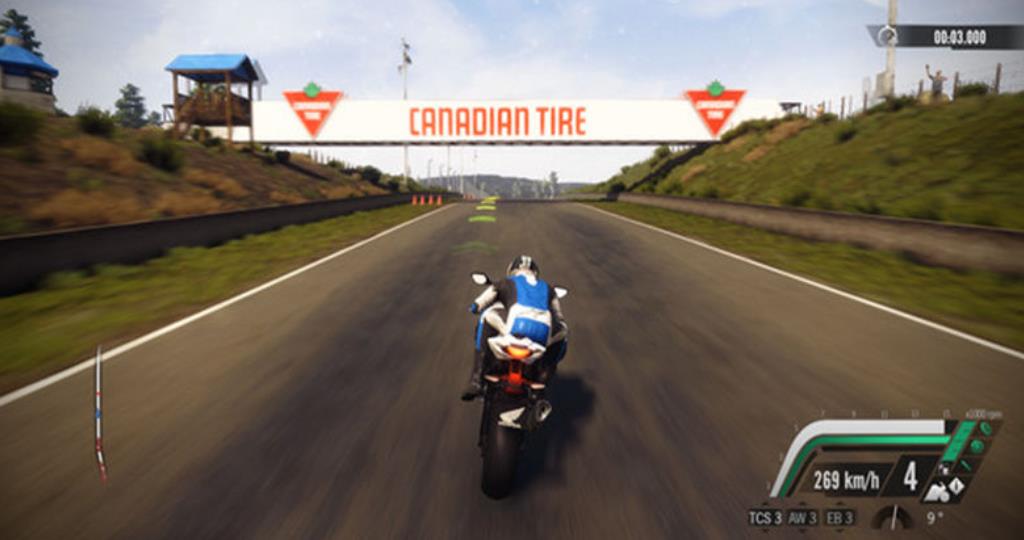Select the TCS 3 traction control indicator
1024x540 pixels.
click(763, 517)
